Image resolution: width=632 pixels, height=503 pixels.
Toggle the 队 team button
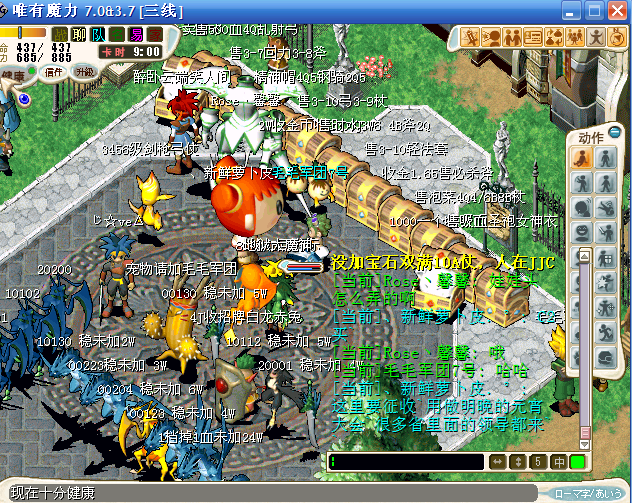(x=98, y=33)
